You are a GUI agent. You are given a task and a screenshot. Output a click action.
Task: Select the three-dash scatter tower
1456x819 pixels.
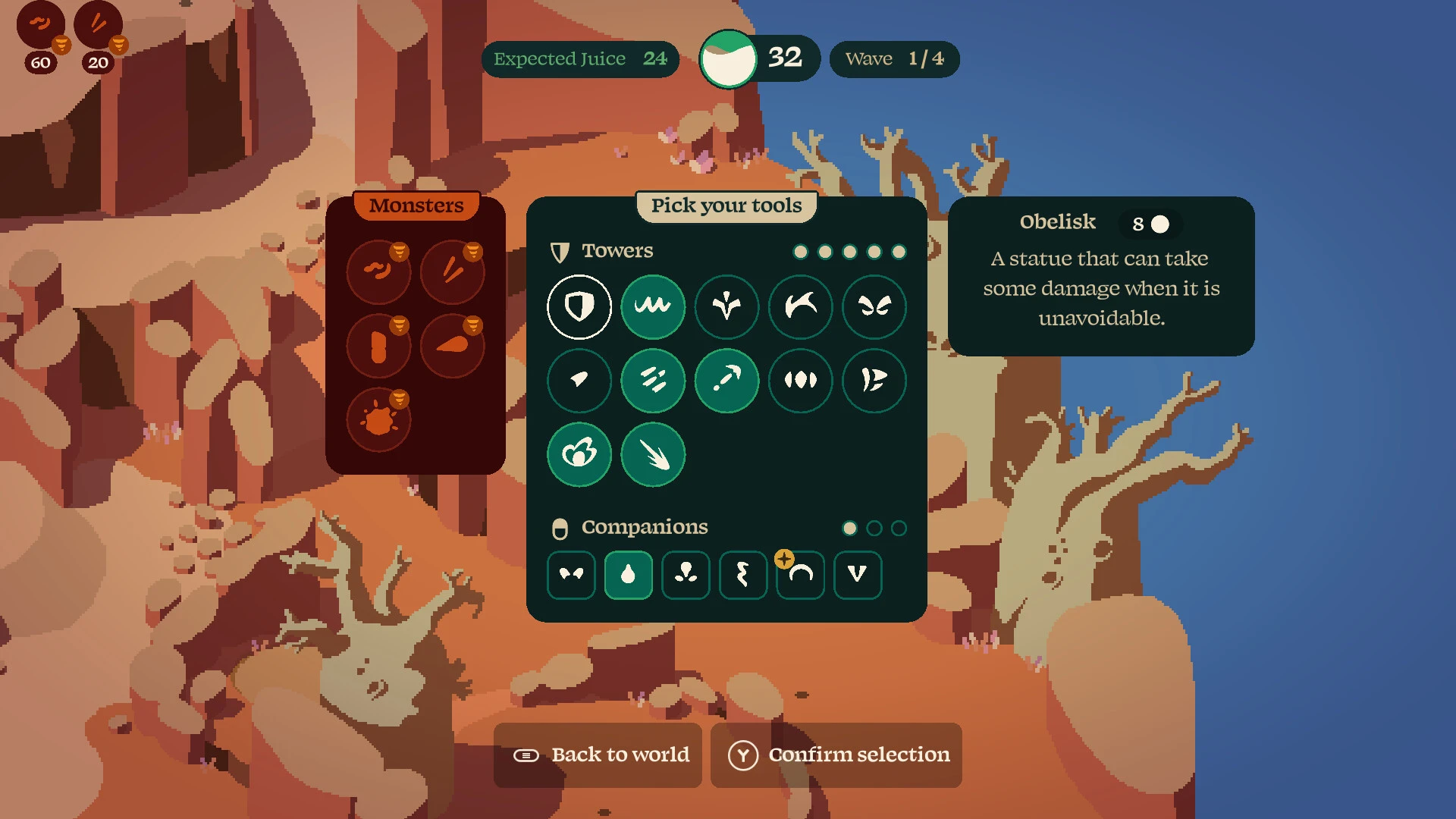pos(653,380)
